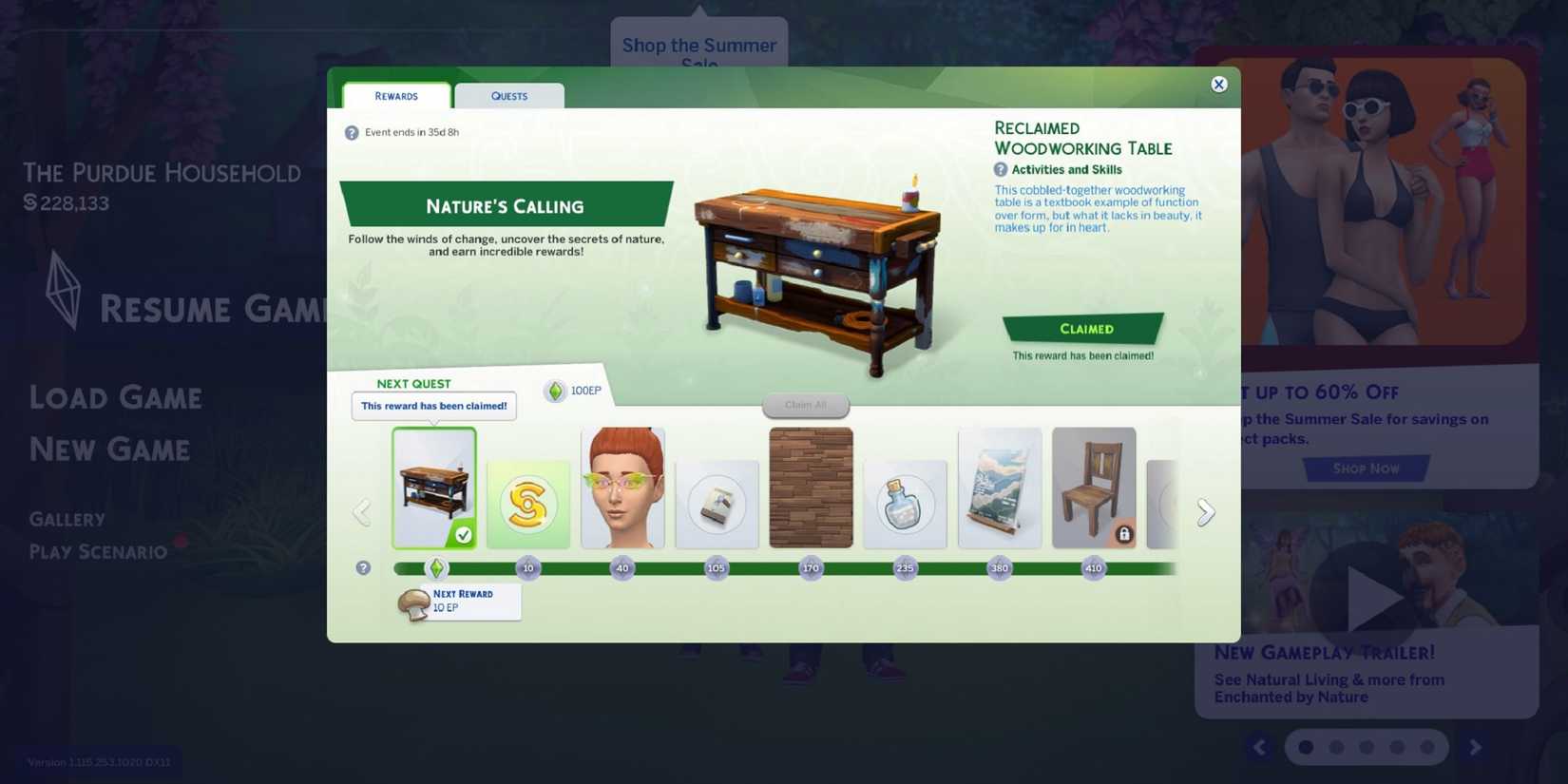Select the Simoleon currency reward icon
1568x784 pixels.
tap(528, 504)
